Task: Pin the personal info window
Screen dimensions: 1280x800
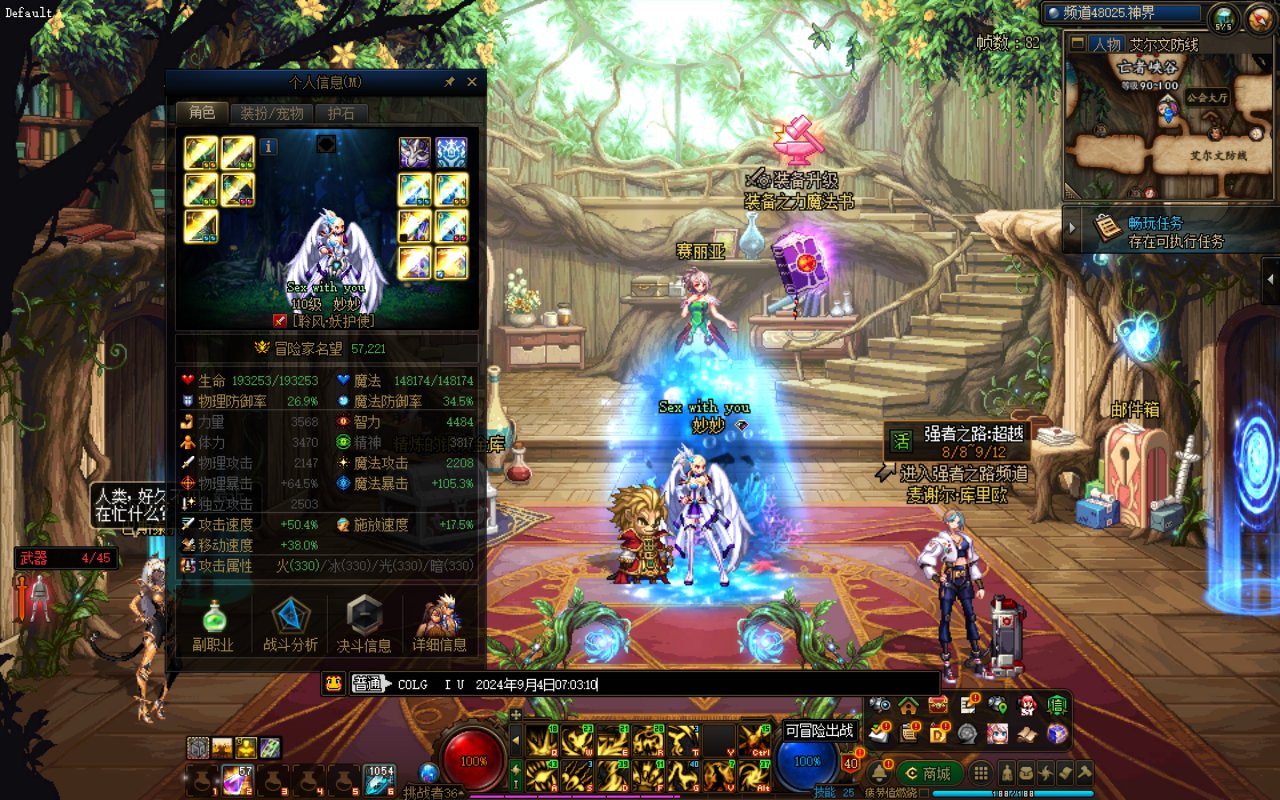Action: 450,82
